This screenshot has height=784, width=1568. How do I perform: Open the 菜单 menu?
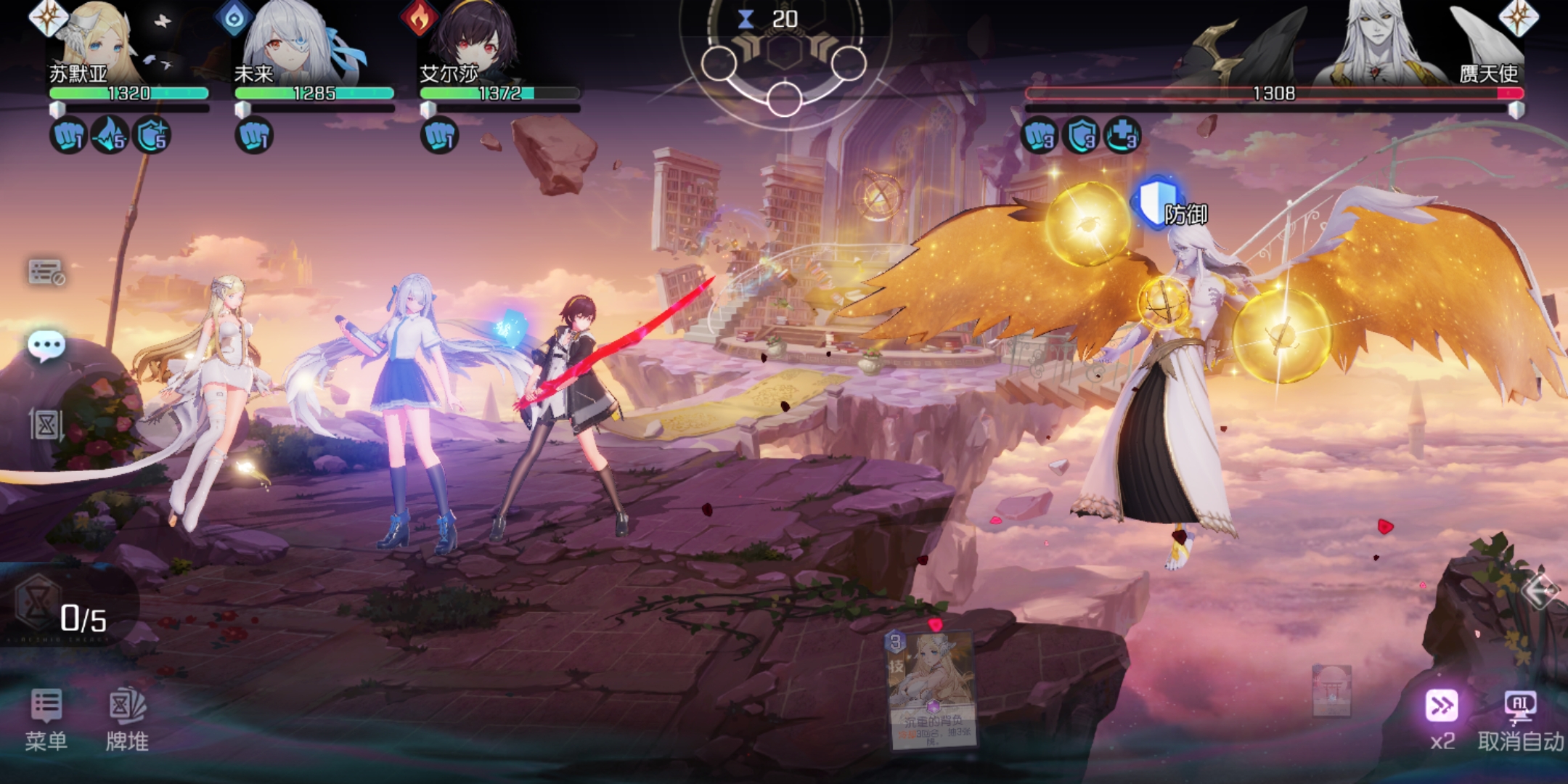(x=46, y=718)
